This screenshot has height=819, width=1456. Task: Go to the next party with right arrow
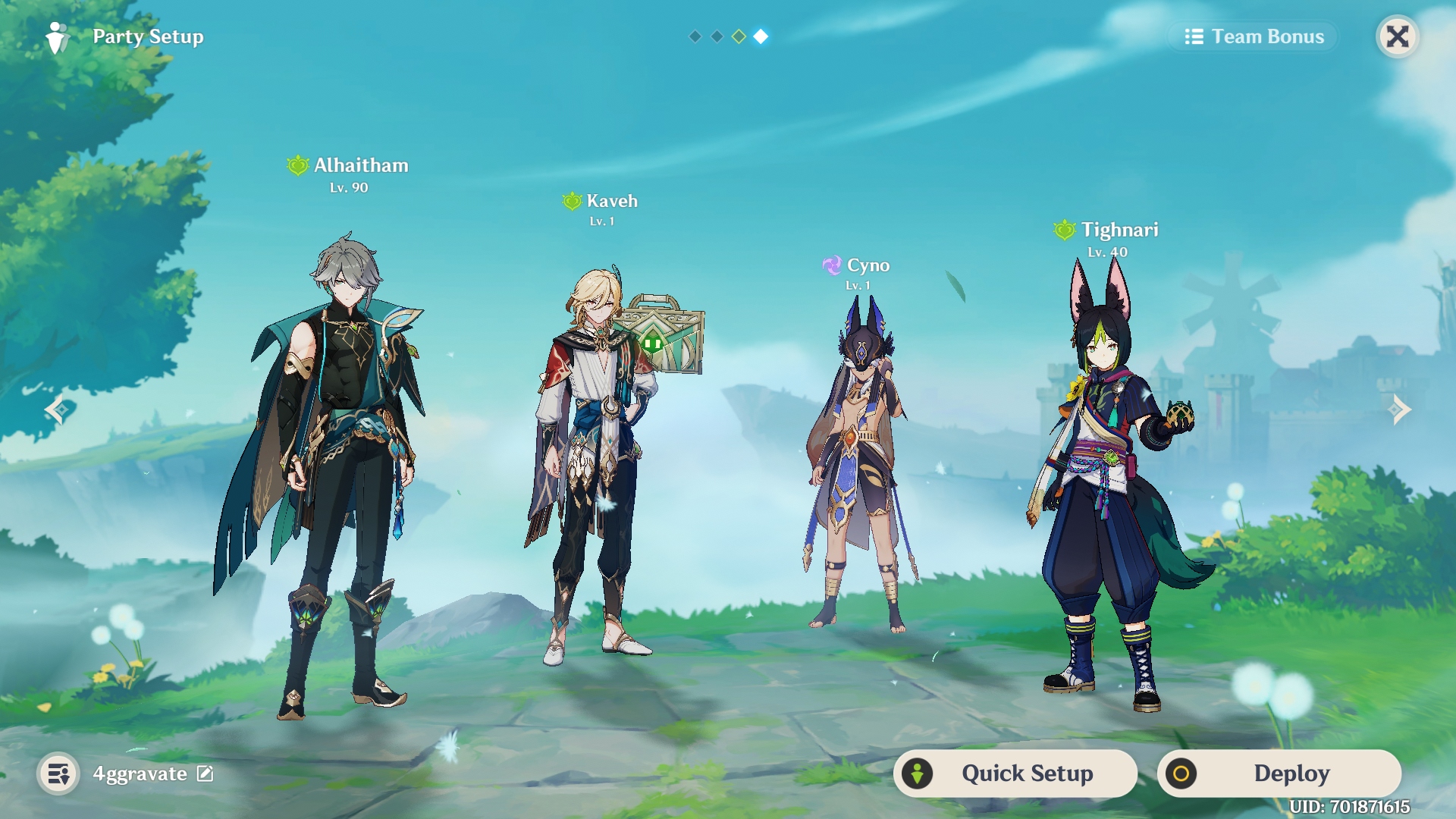[1399, 409]
